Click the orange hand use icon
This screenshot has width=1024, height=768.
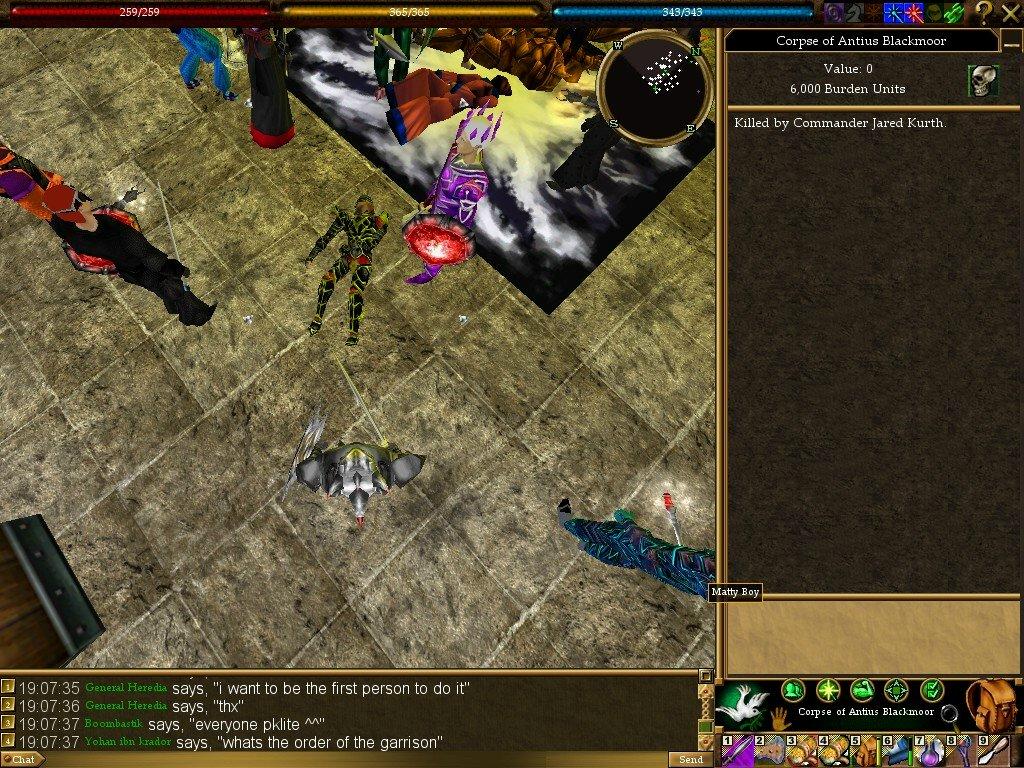780,718
